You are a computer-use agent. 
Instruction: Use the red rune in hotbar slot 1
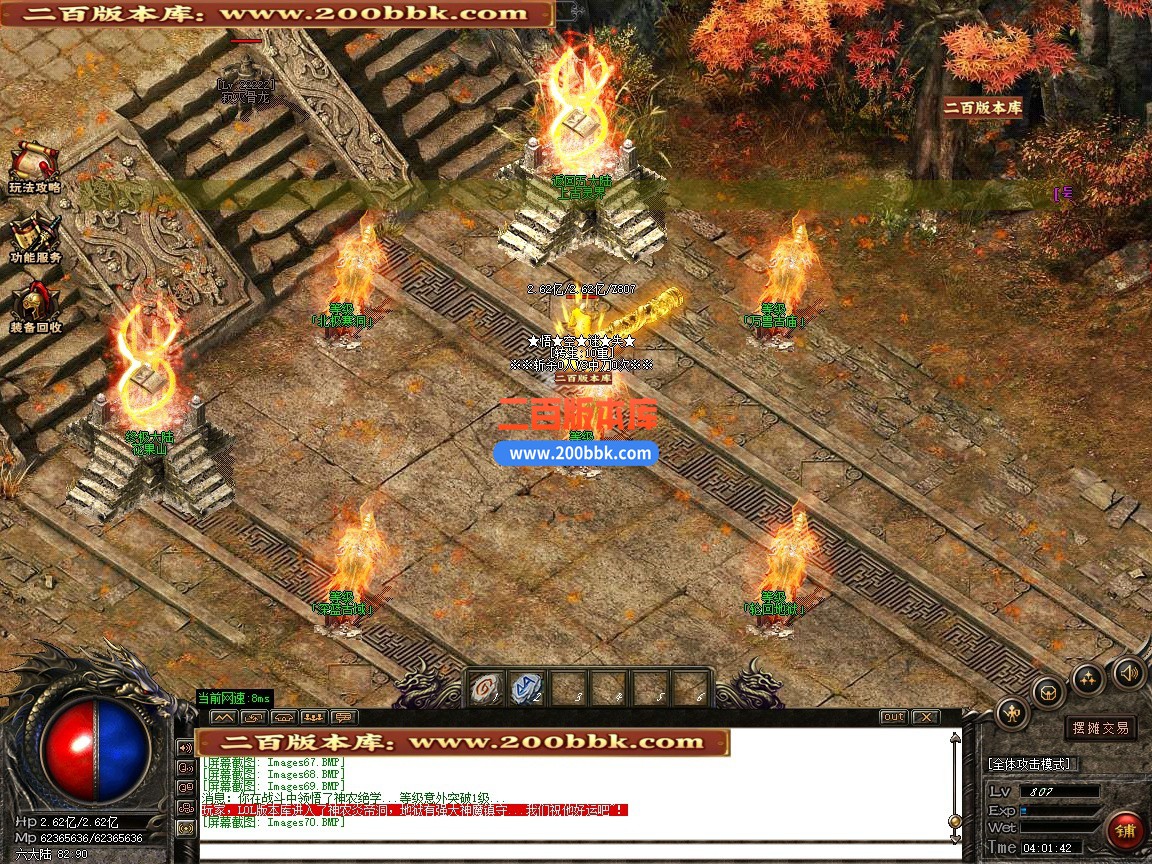[487, 688]
